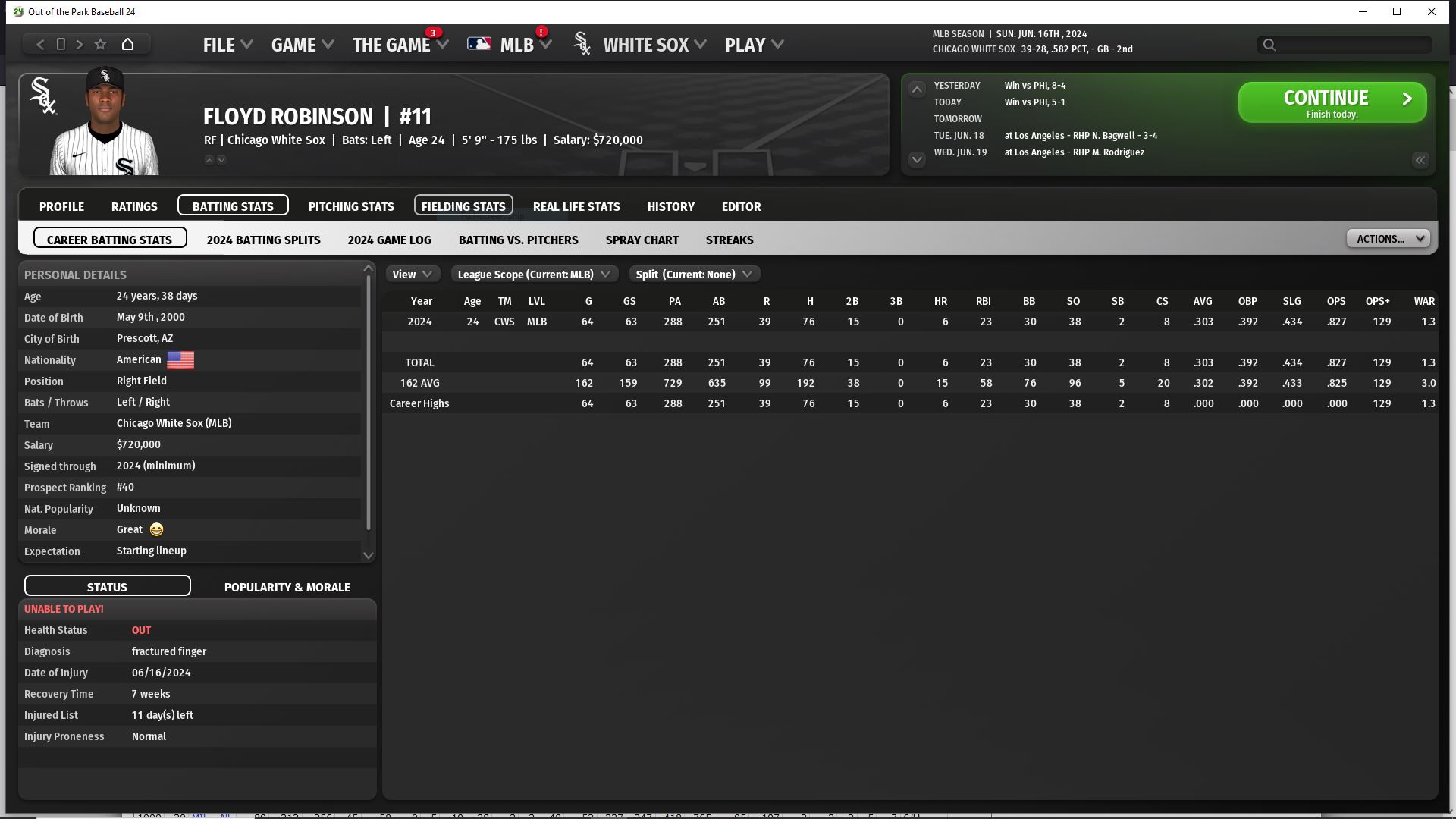Open the Actions dropdown
Screen dimensions: 1456x819
tap(1388, 239)
